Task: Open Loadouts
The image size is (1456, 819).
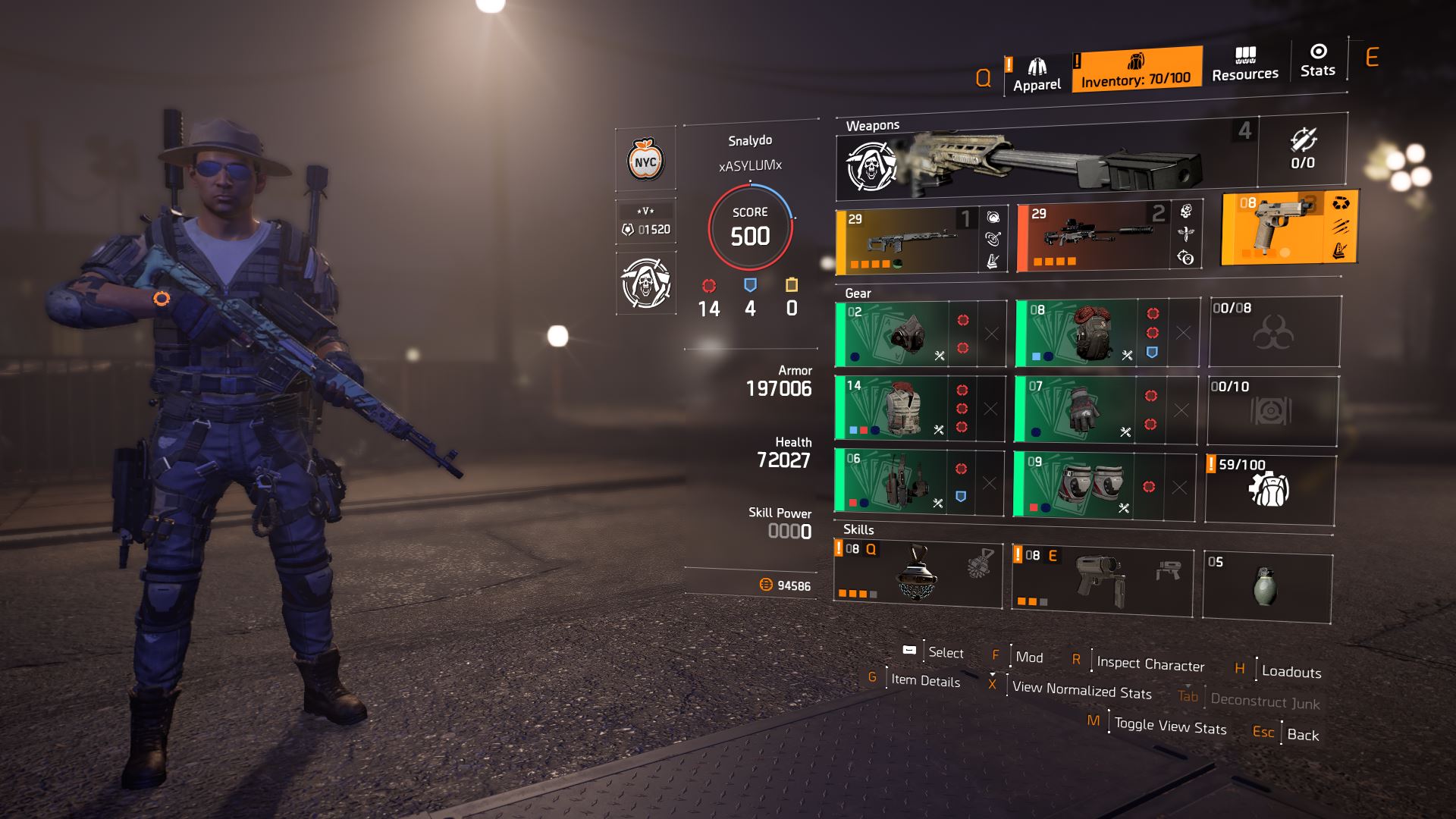Action: tap(1291, 672)
